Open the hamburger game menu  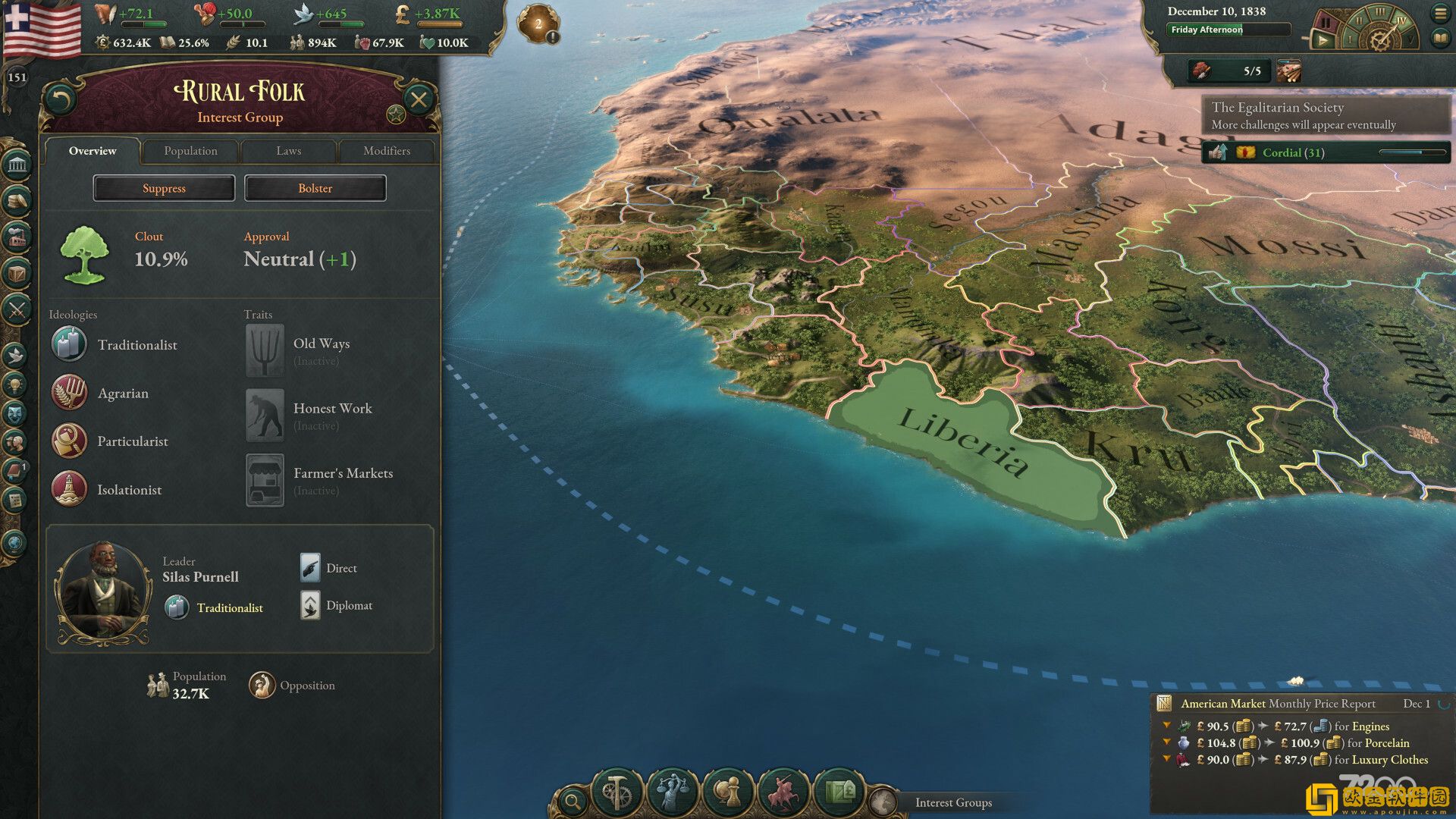pos(1440,13)
